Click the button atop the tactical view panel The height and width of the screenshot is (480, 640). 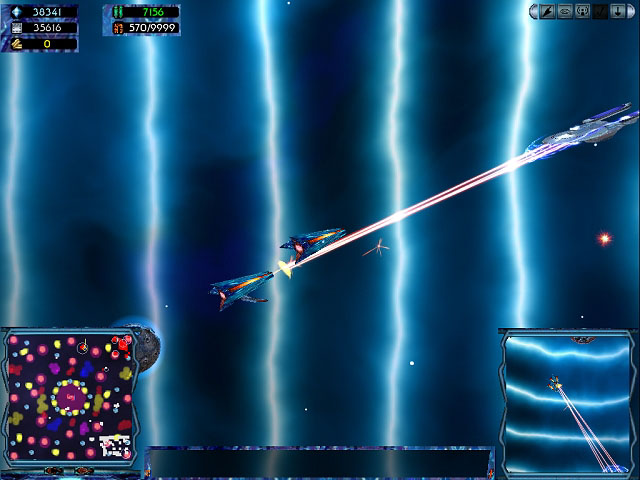pos(581,340)
